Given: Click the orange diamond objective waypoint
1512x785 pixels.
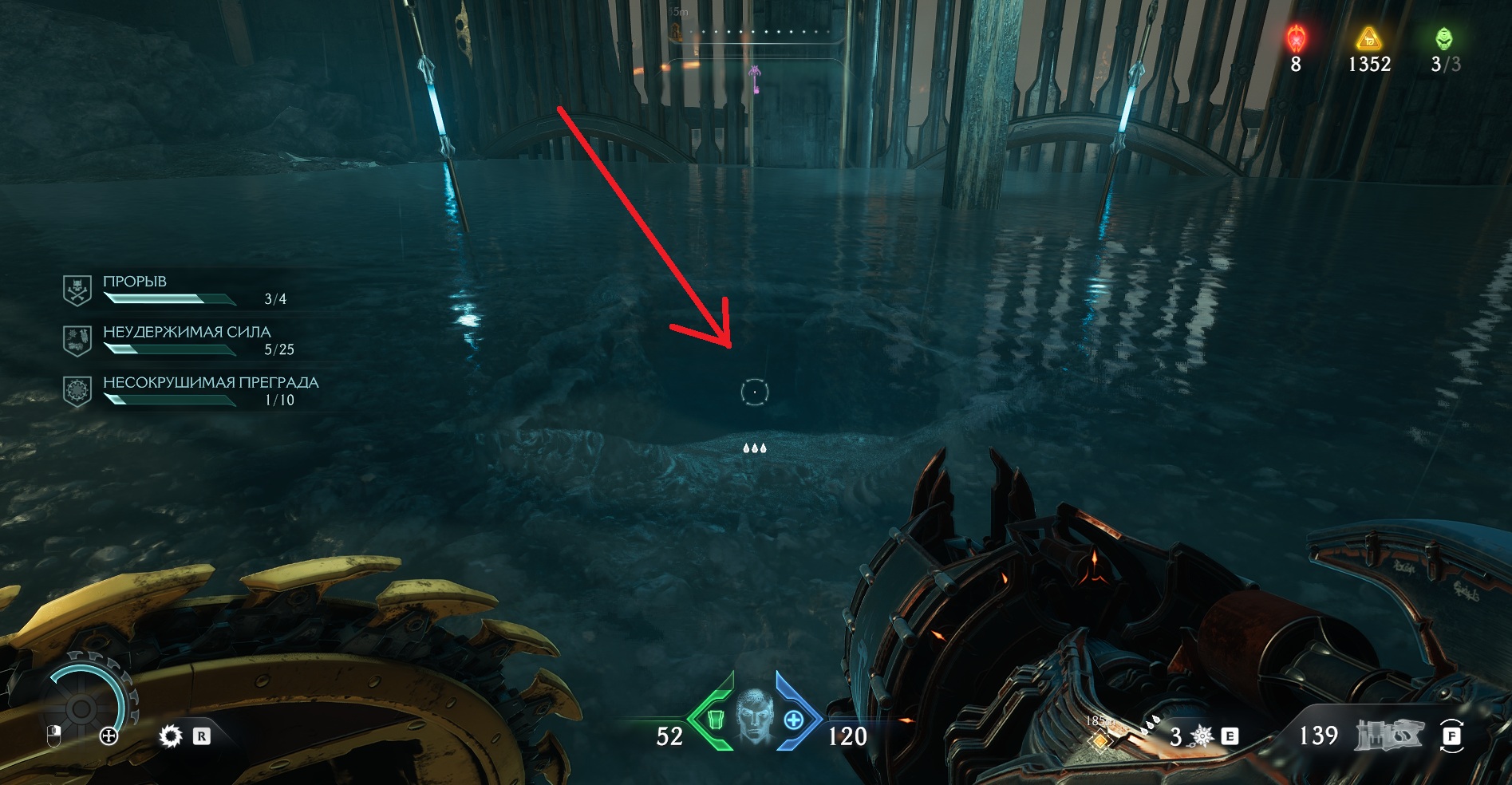Looking at the screenshot, I should (1100, 740).
